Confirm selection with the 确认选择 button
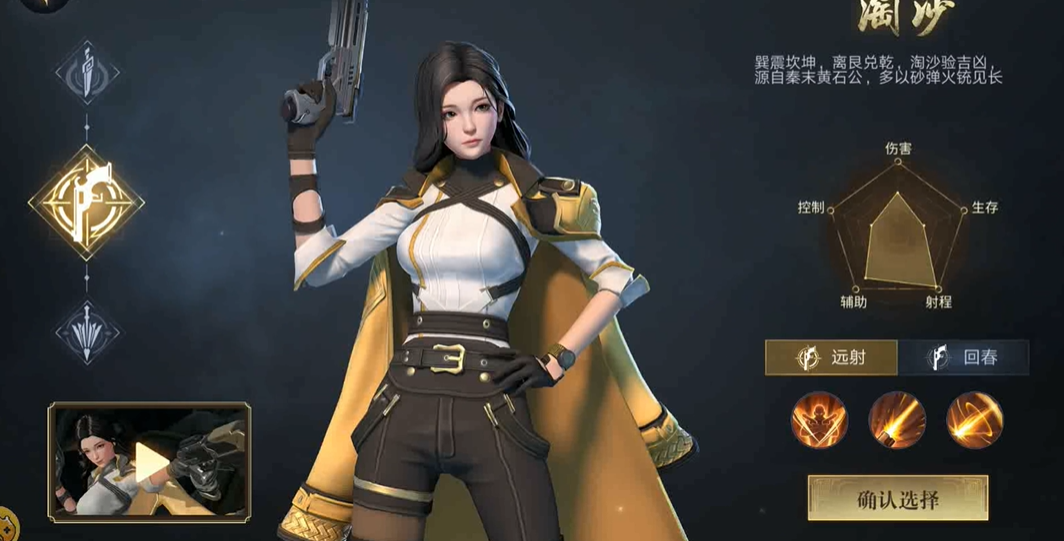Viewport: 1064px width, 541px height. pos(897,498)
